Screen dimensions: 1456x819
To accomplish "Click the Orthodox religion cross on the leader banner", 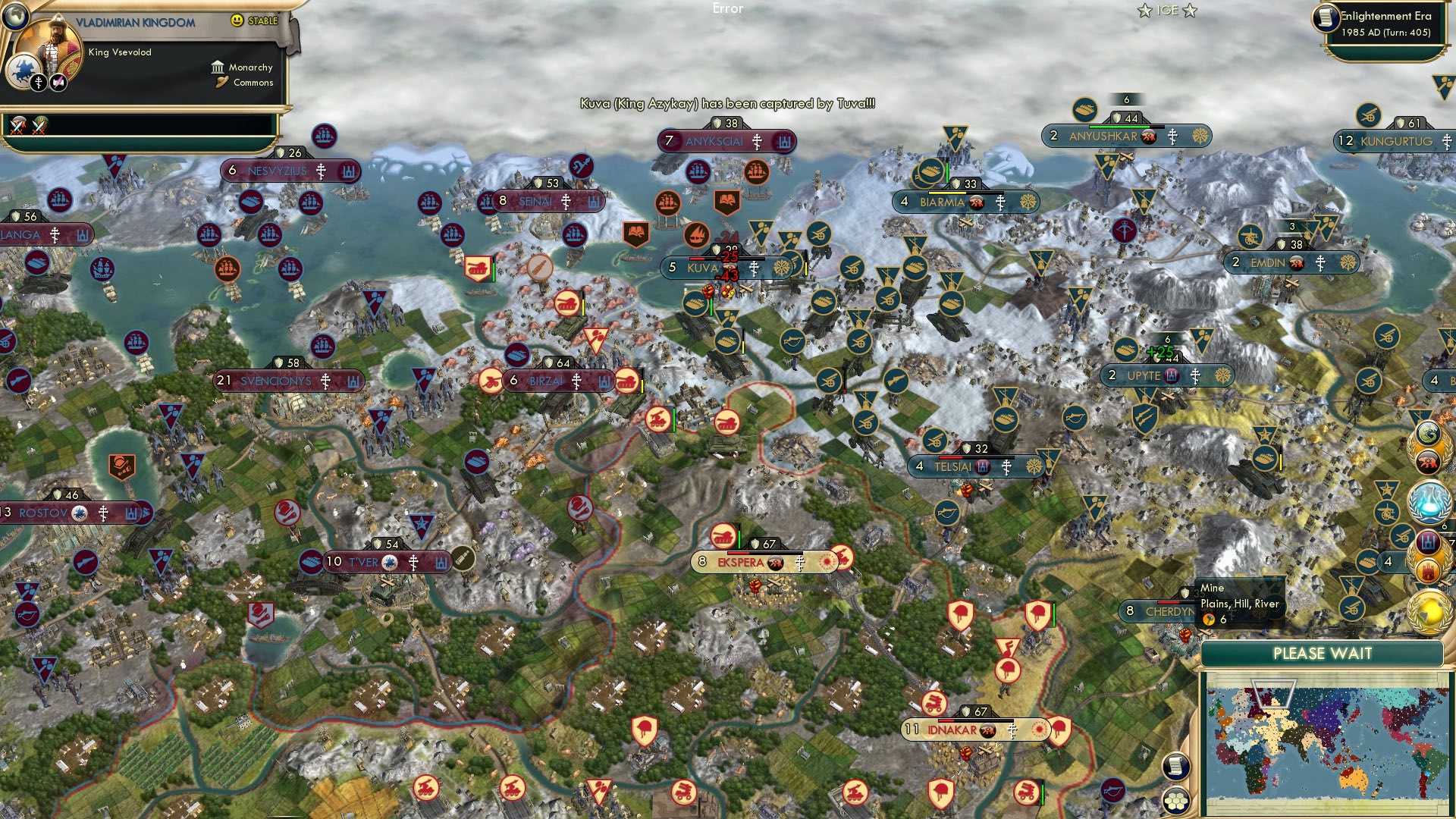I will click(39, 83).
